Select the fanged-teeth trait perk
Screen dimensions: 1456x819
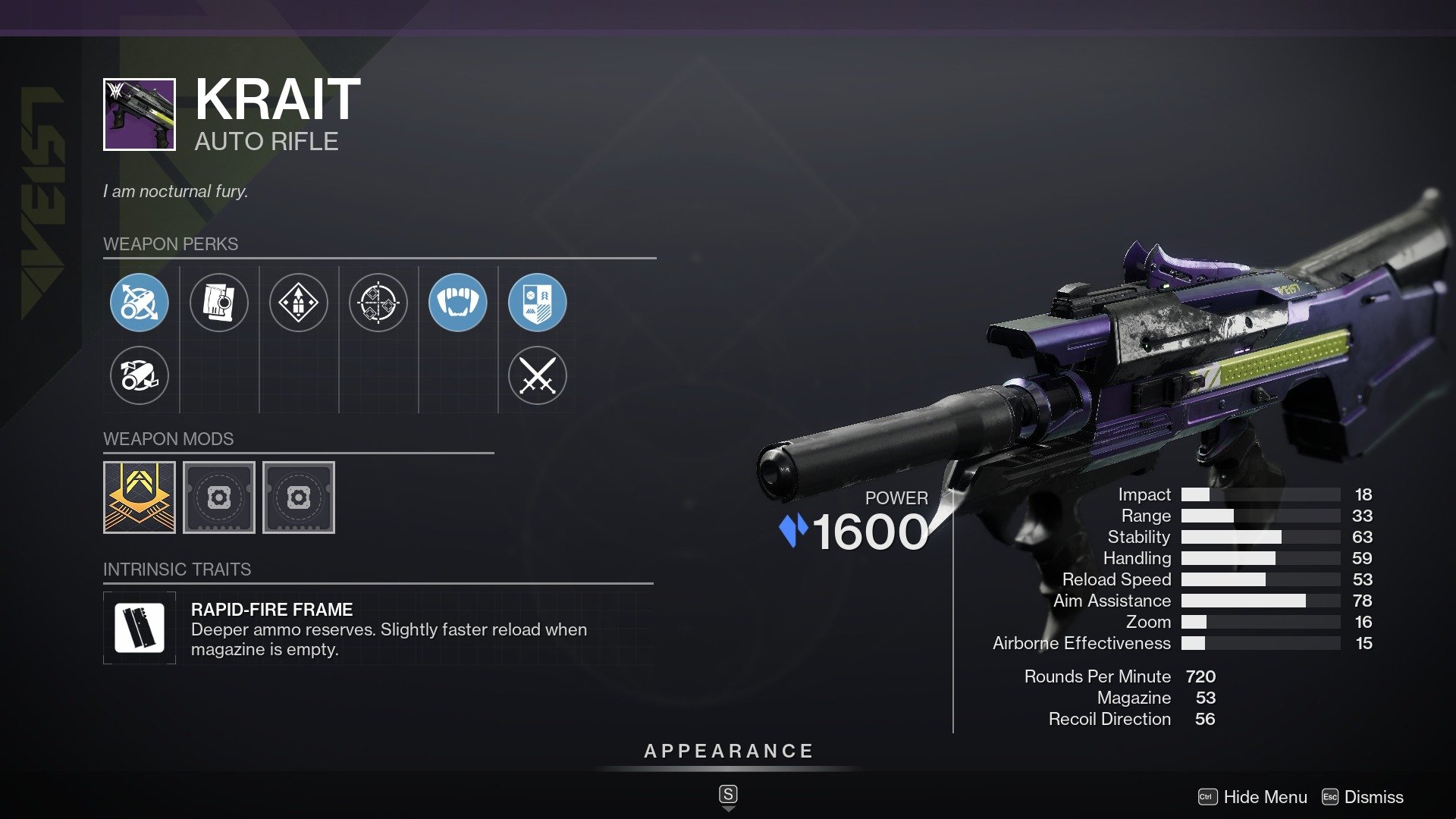click(458, 302)
